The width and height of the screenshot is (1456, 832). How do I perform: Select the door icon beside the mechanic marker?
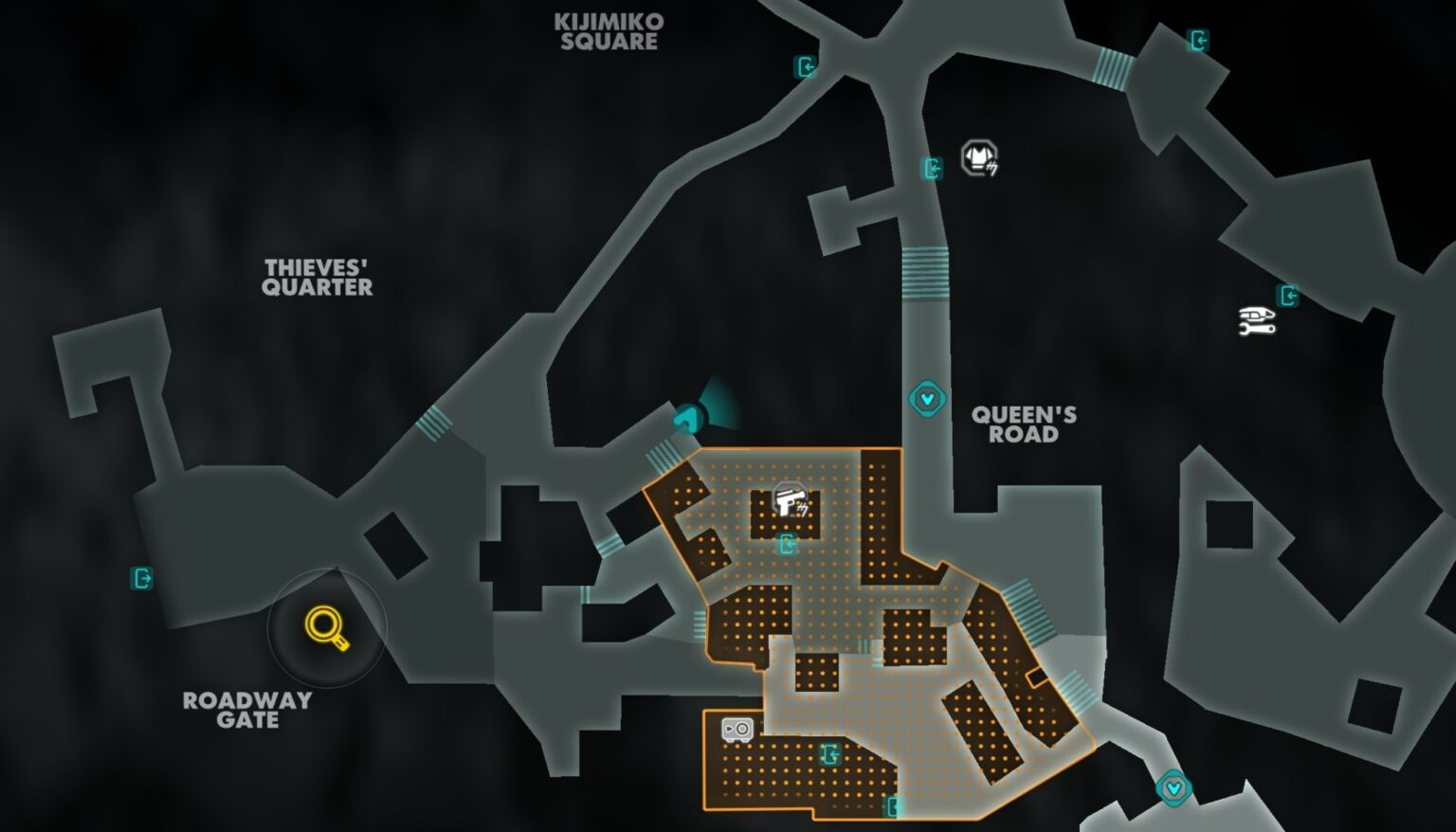[1287, 296]
